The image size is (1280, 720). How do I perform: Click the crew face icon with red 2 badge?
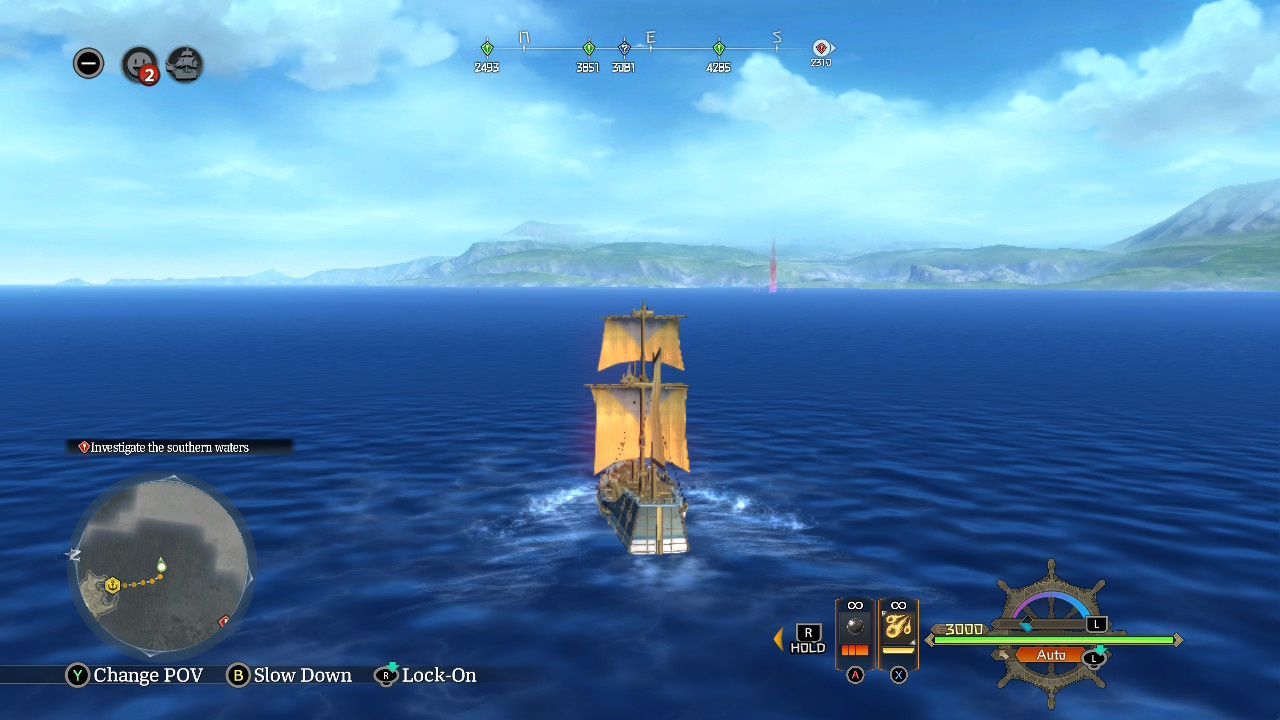pyautogui.click(x=139, y=64)
